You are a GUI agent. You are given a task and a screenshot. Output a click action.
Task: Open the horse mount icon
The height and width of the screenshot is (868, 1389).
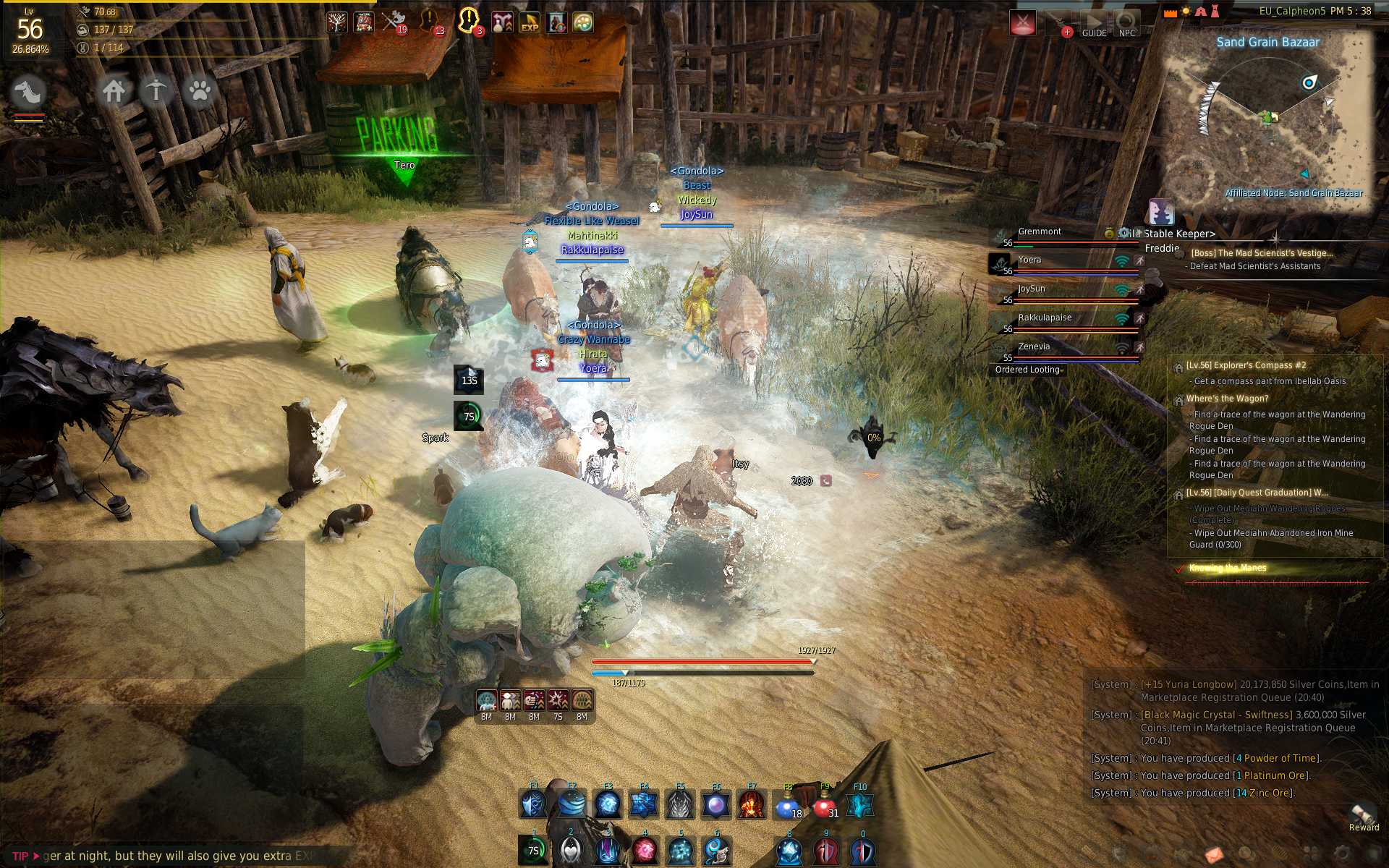[29, 92]
